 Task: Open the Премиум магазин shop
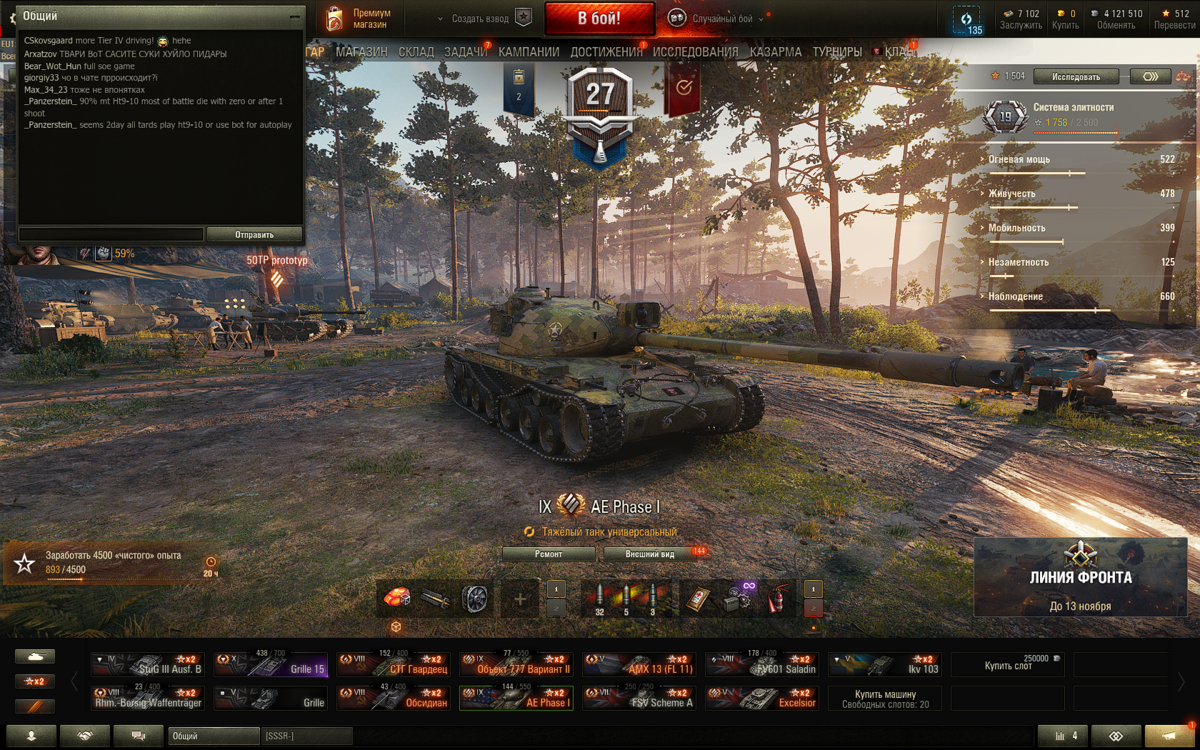coord(359,19)
